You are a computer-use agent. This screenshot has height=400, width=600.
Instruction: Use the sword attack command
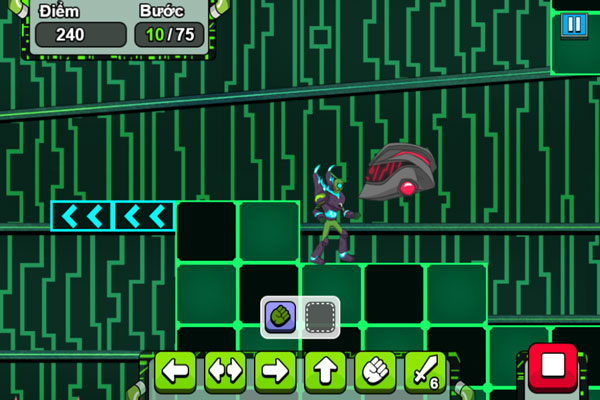tap(425, 371)
